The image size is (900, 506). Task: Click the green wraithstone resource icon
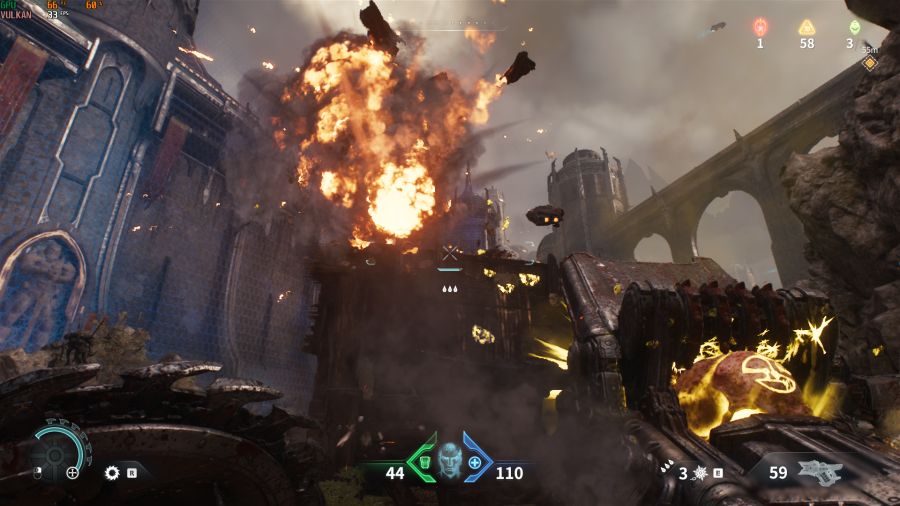pos(854,27)
